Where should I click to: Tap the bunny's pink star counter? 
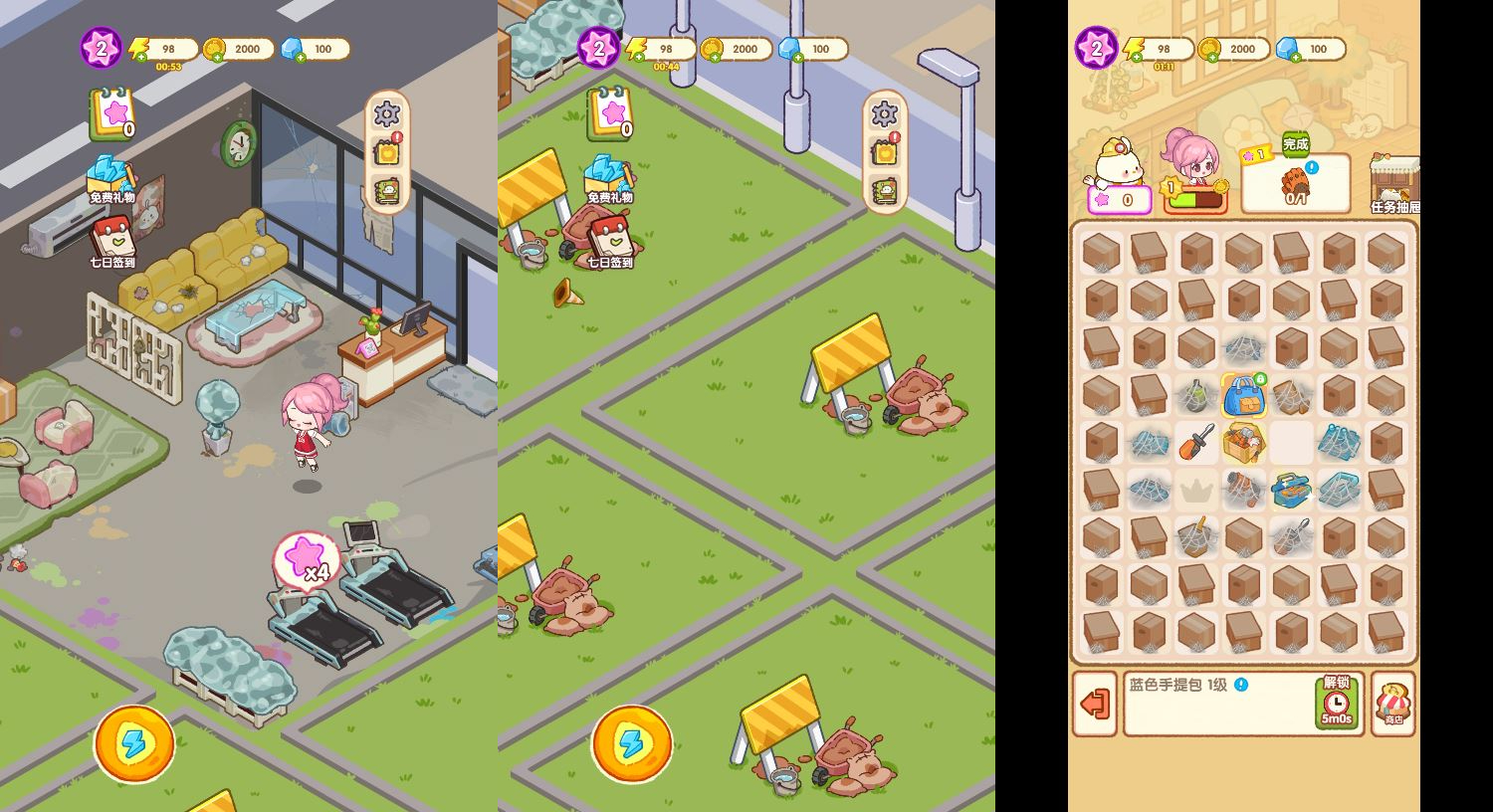1119,200
